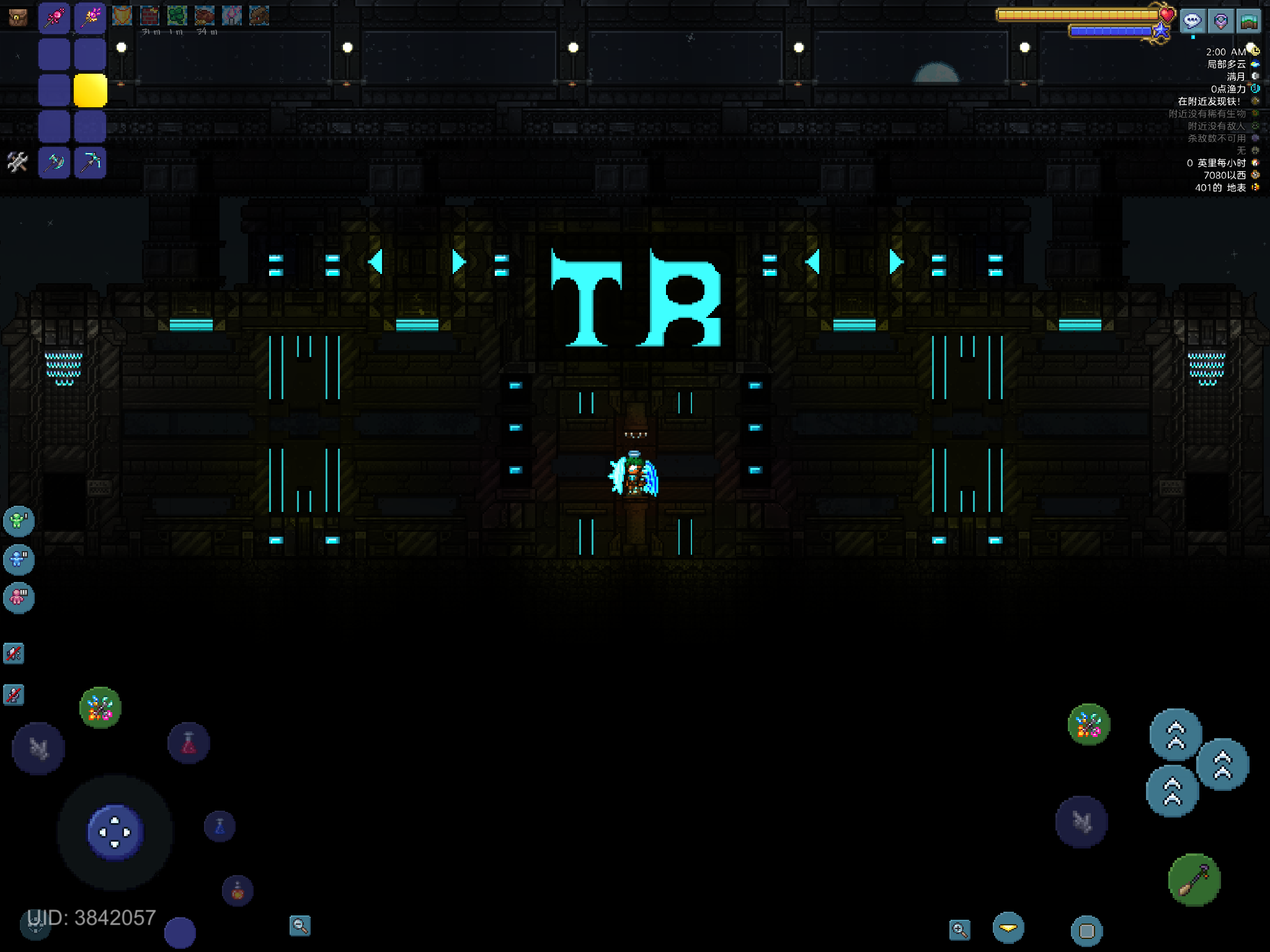Open crafting via the crossed tools icon
This screenshot has height=952, width=1270.
coord(16,162)
